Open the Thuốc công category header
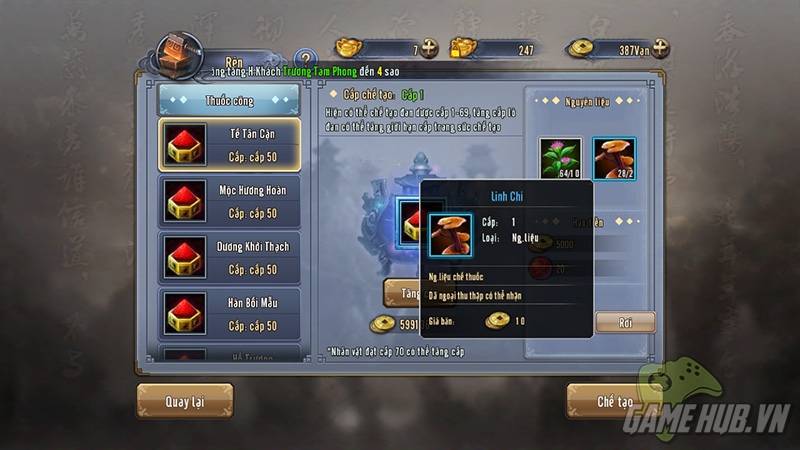800x450 pixels. (x=229, y=100)
